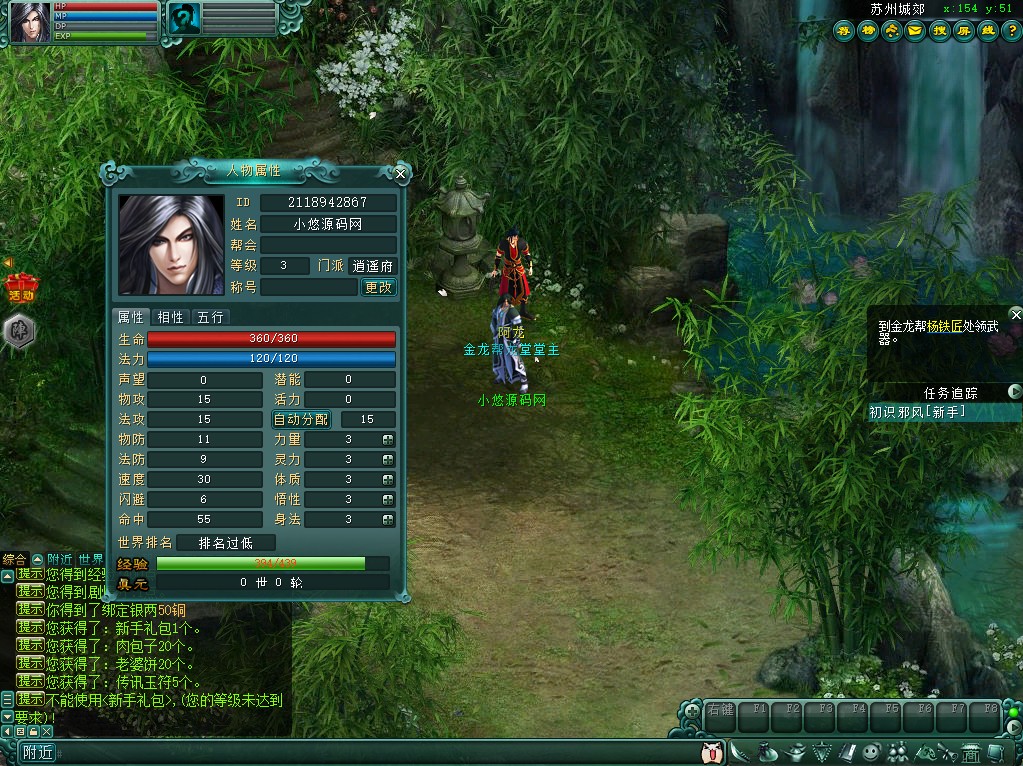Image resolution: width=1023 pixels, height=766 pixels.
Task: Click the 附近 chat channel selector button
Action: [x=38, y=752]
